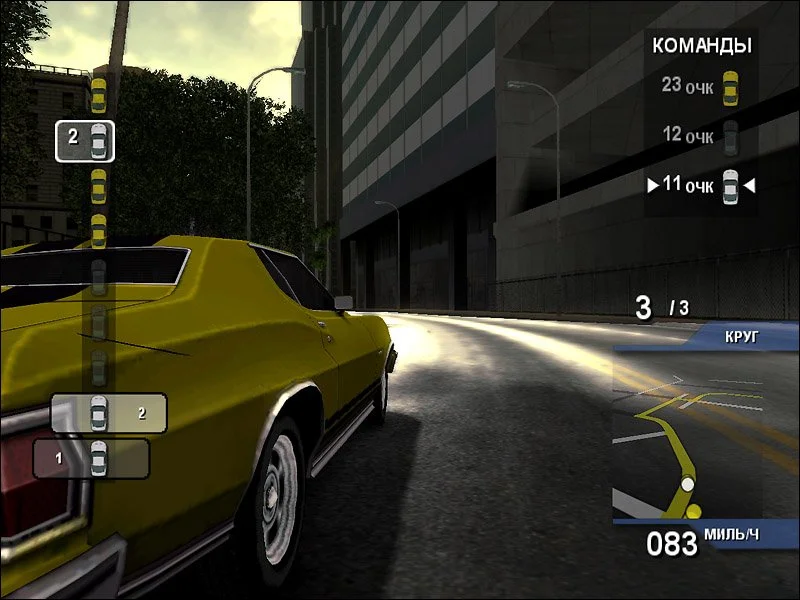The height and width of the screenshot is (600, 800).
Task: Select the dark team car with 12 points
Action: (731, 136)
